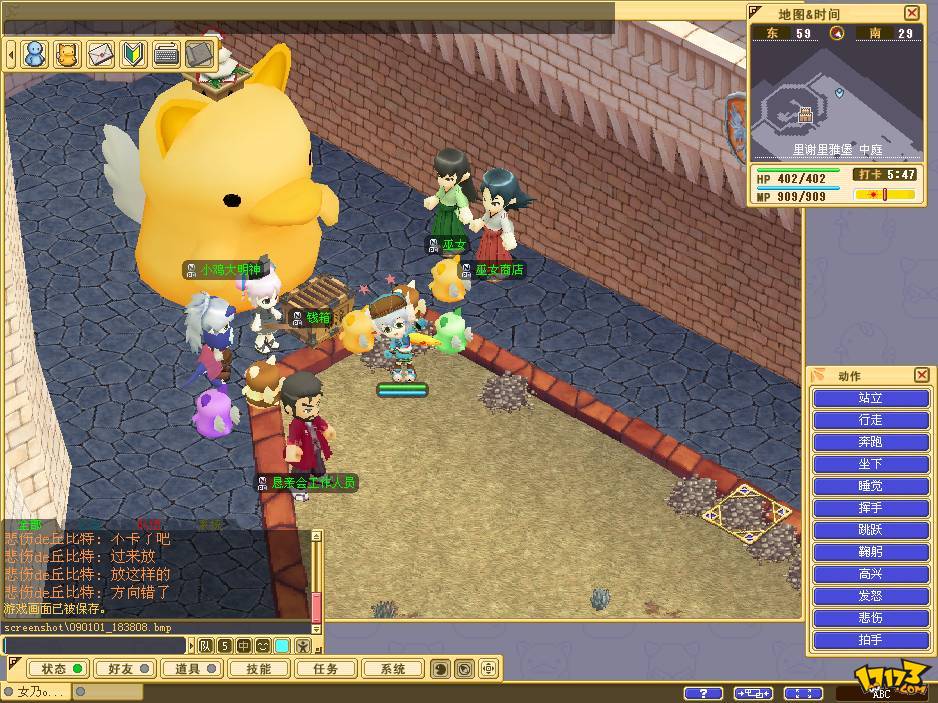Select the orange pet cat icon
The image size is (938, 703).
[68, 53]
